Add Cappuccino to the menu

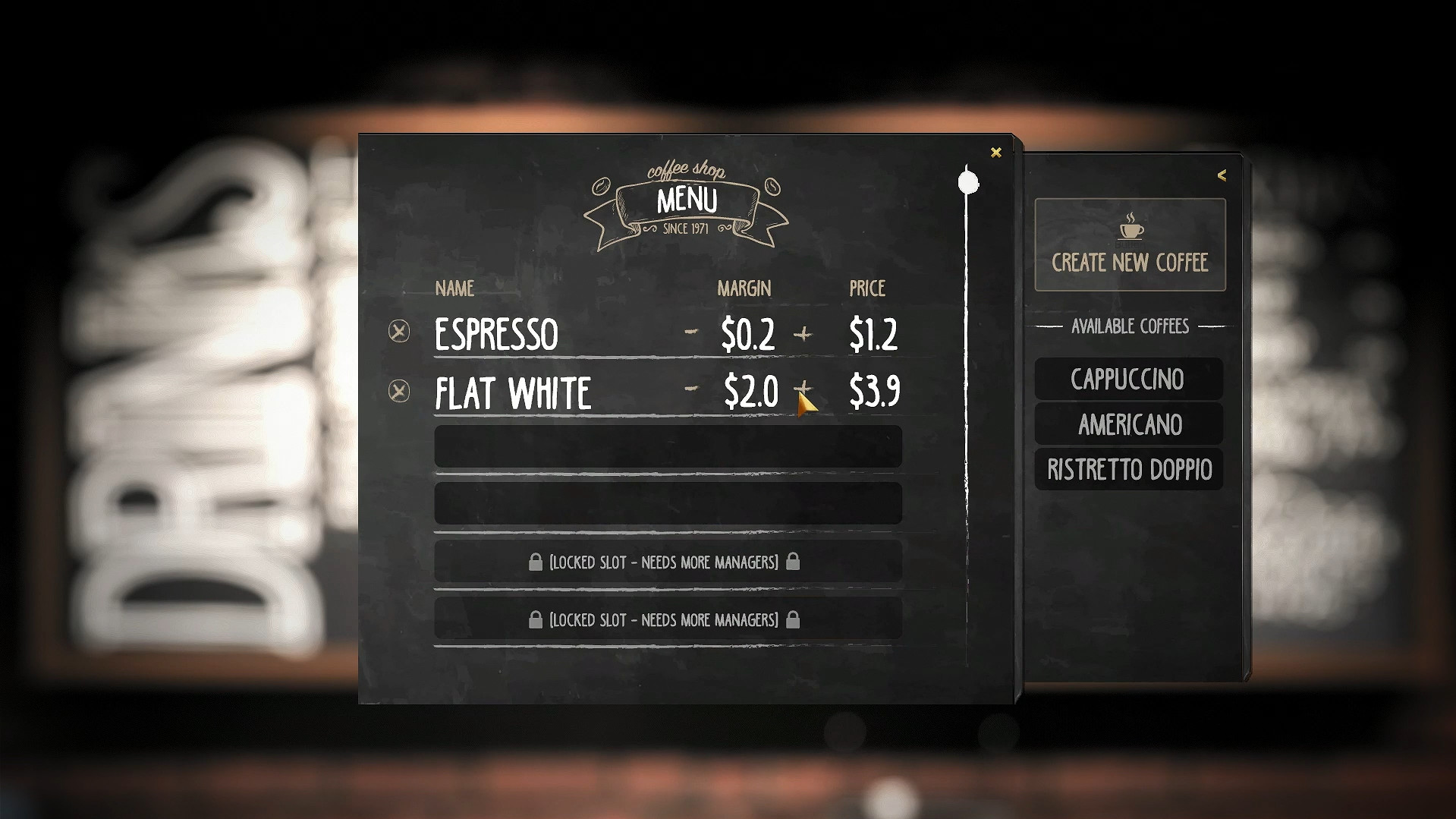(1128, 379)
